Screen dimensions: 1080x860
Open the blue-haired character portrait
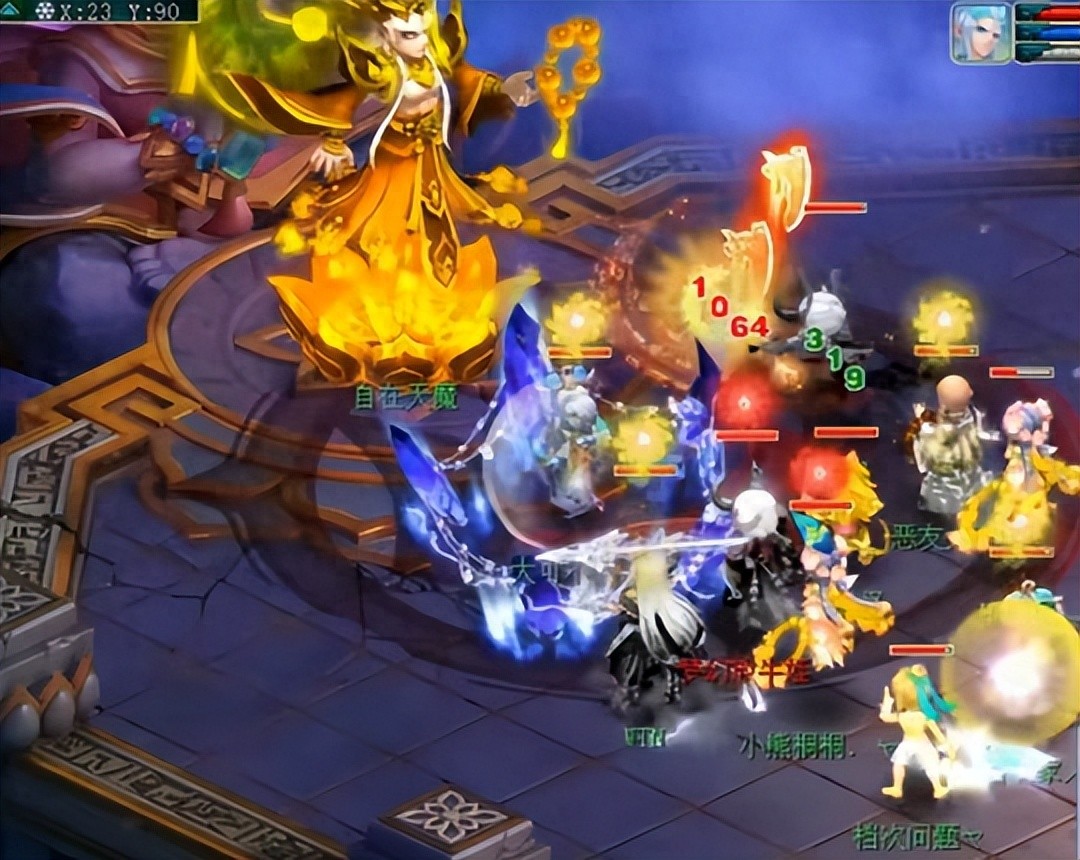(980, 33)
